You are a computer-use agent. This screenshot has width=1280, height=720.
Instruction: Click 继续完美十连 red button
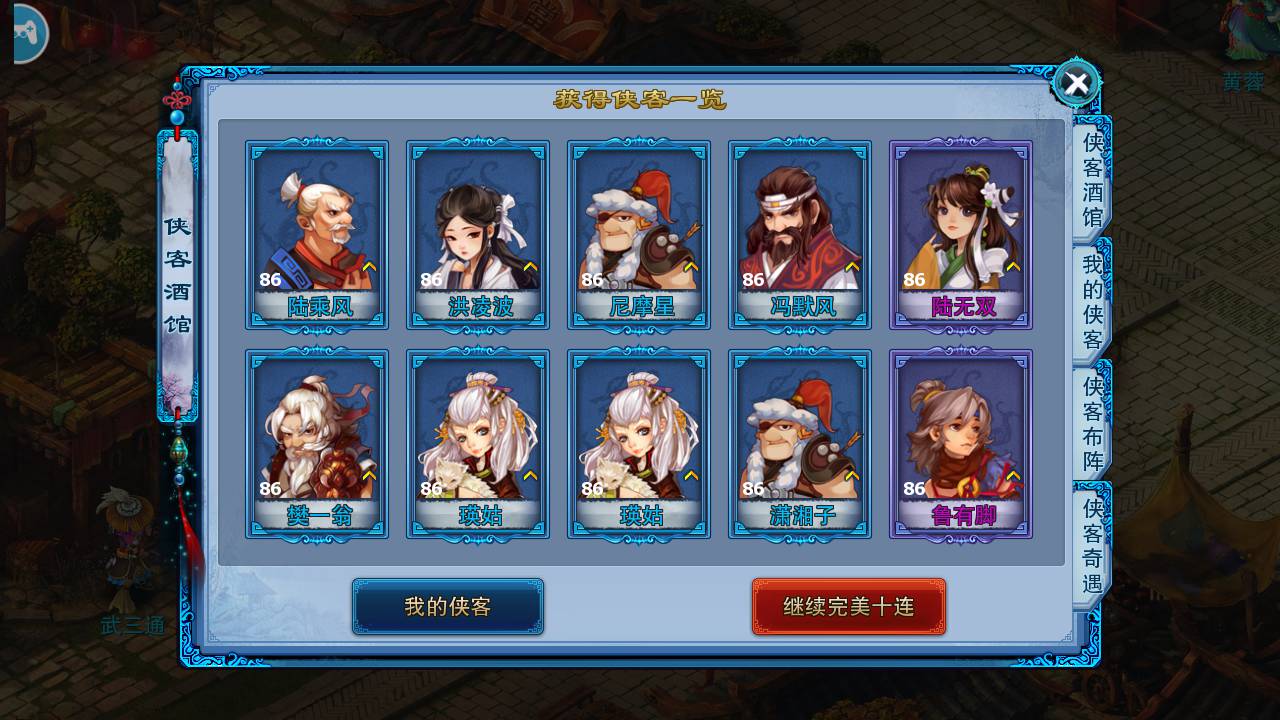[848, 606]
